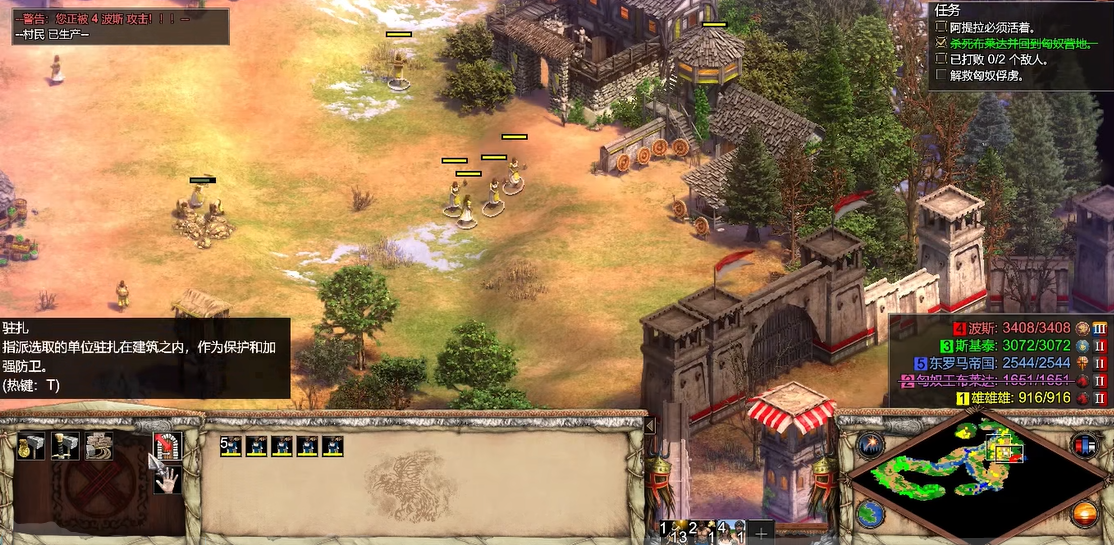
Task: Activate the flare signal button beside minimap
Action: tap(868, 445)
